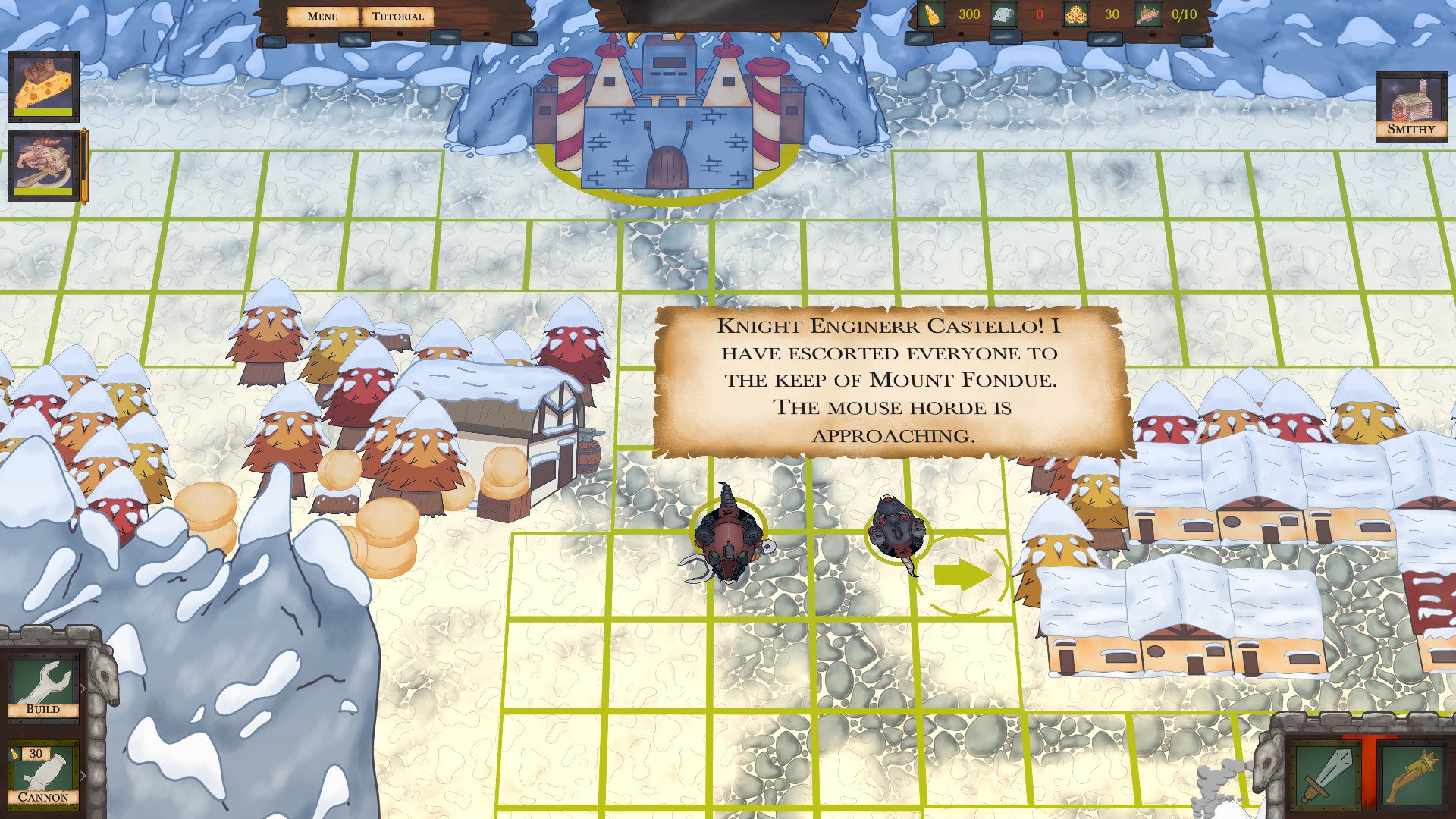The height and width of the screenshot is (819, 1456).
Task: Select the Cannon build option
Action: (x=43, y=775)
